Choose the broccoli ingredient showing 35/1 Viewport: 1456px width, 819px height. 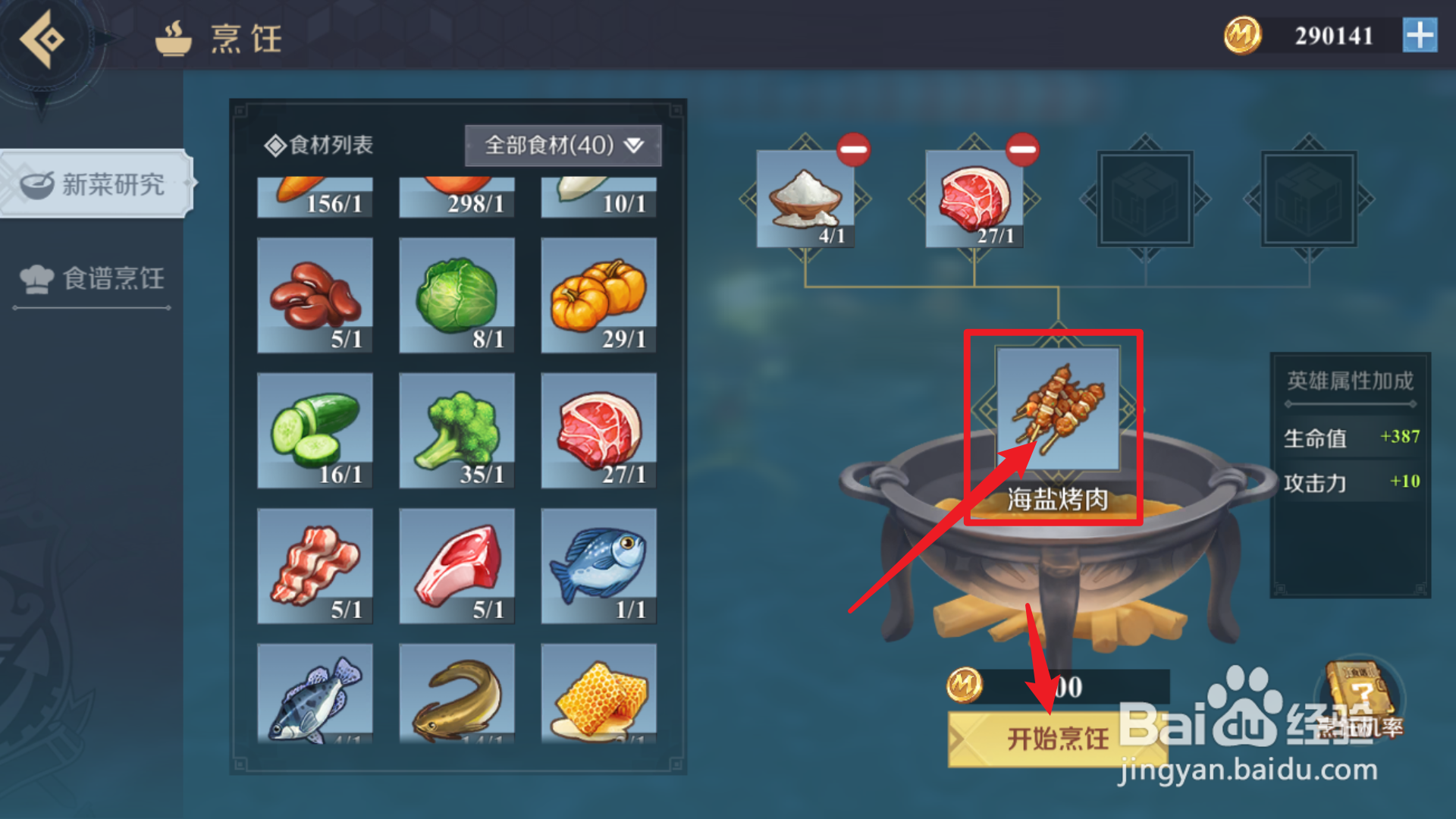click(x=457, y=428)
